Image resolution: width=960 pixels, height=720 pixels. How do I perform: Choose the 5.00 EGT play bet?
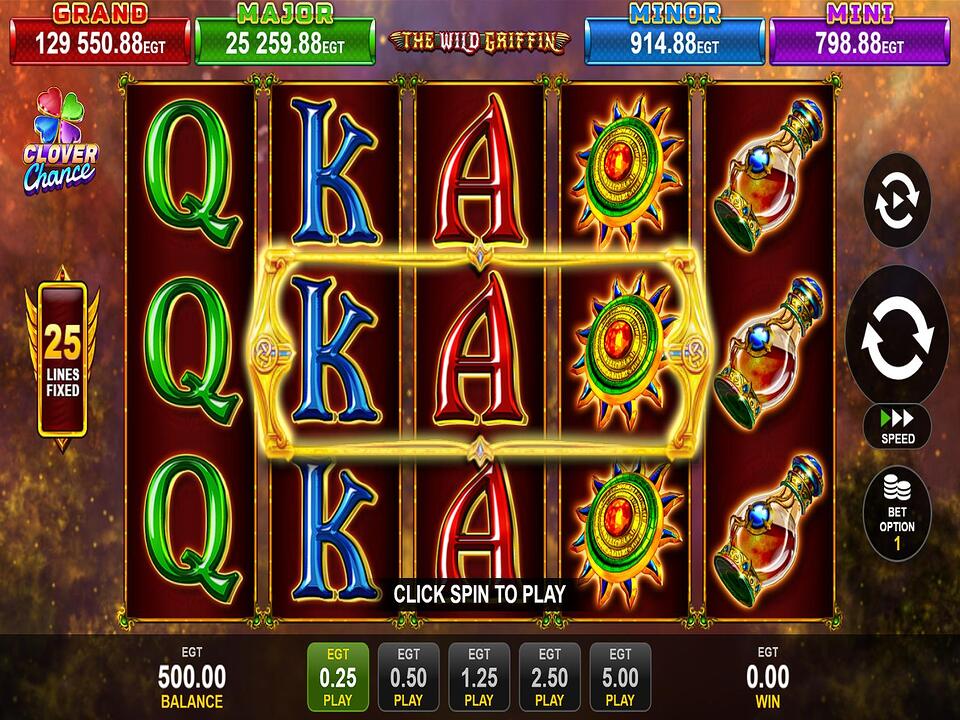click(620, 676)
